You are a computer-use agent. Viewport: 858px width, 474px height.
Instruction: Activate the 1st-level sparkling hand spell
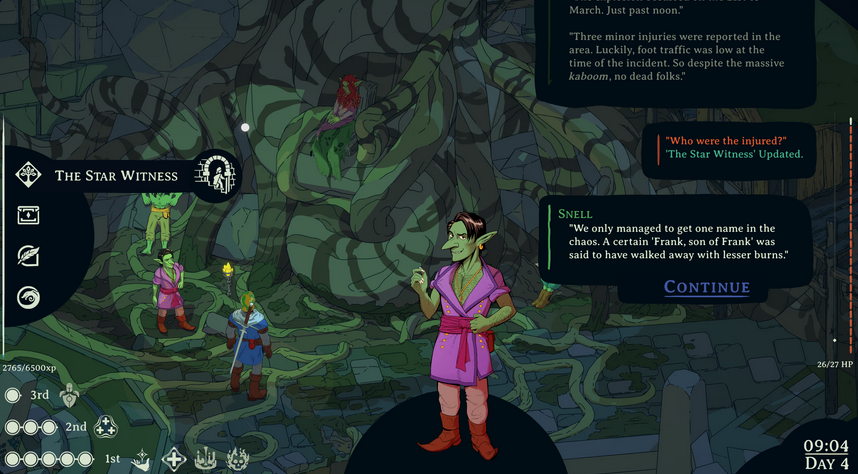pos(141,459)
